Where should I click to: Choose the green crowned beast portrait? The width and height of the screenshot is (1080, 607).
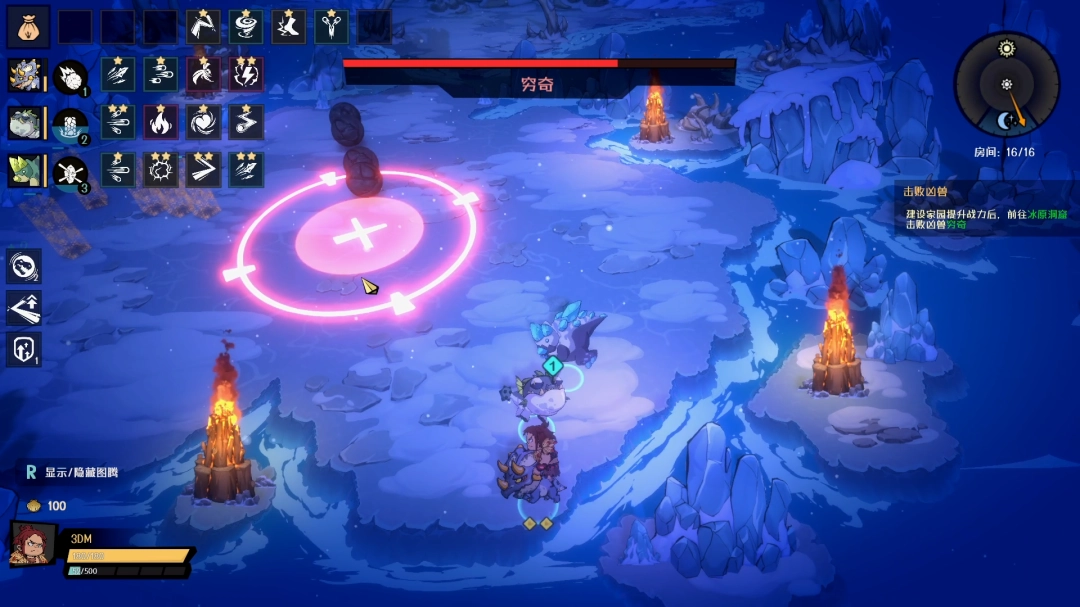tap(24, 171)
